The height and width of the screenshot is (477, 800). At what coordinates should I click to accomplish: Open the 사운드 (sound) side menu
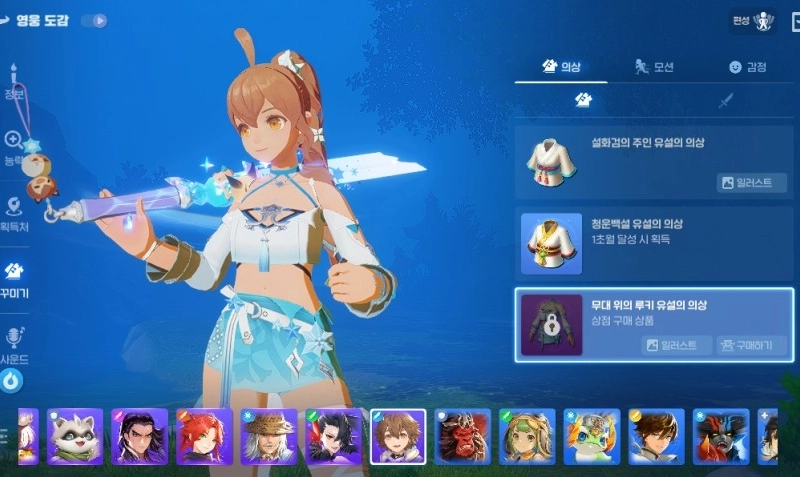click(14, 345)
